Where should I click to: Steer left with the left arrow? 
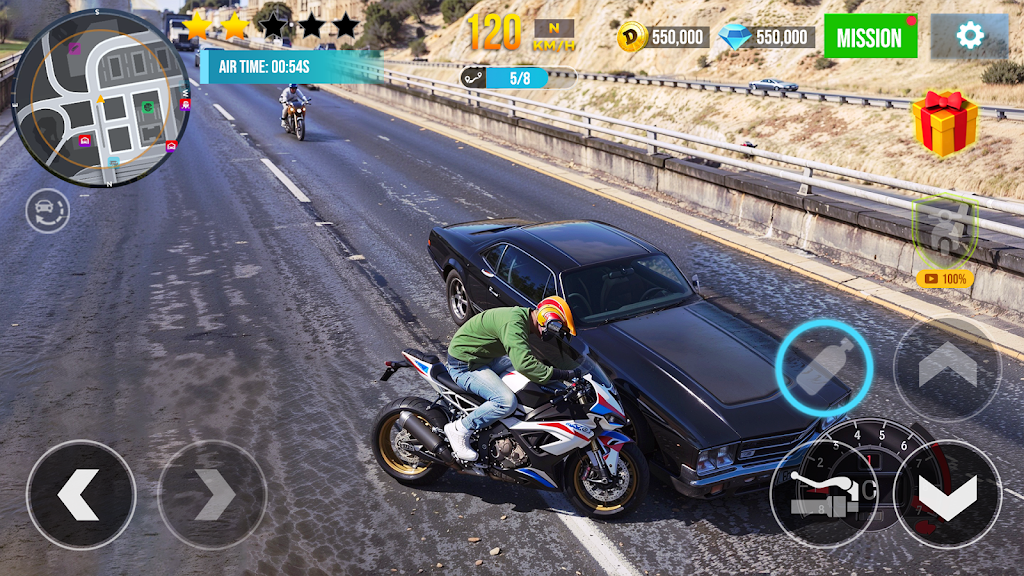coord(80,494)
